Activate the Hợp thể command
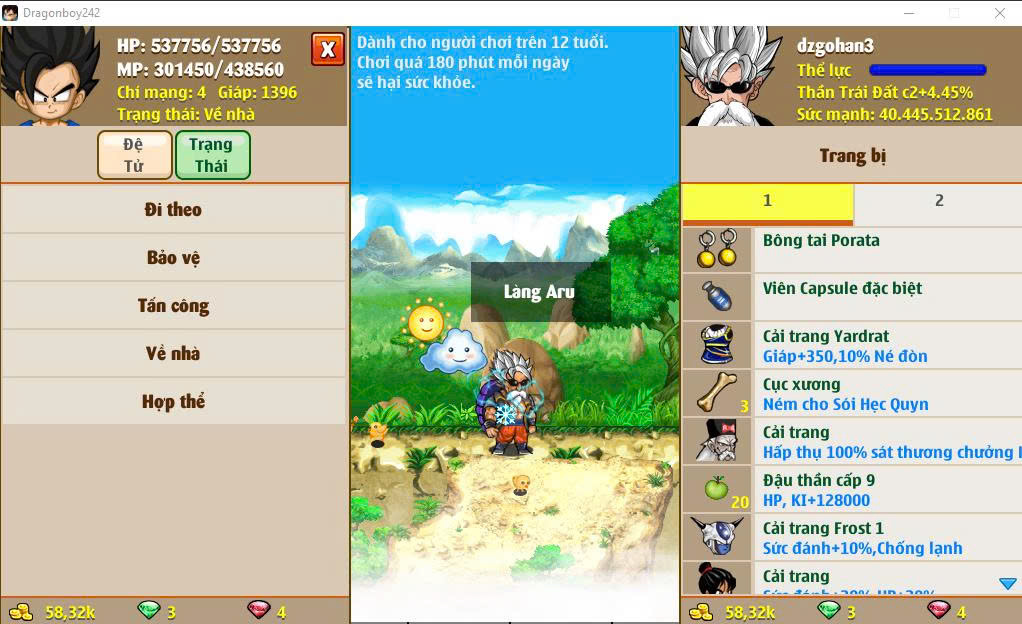The image size is (1022, 624). click(173, 402)
